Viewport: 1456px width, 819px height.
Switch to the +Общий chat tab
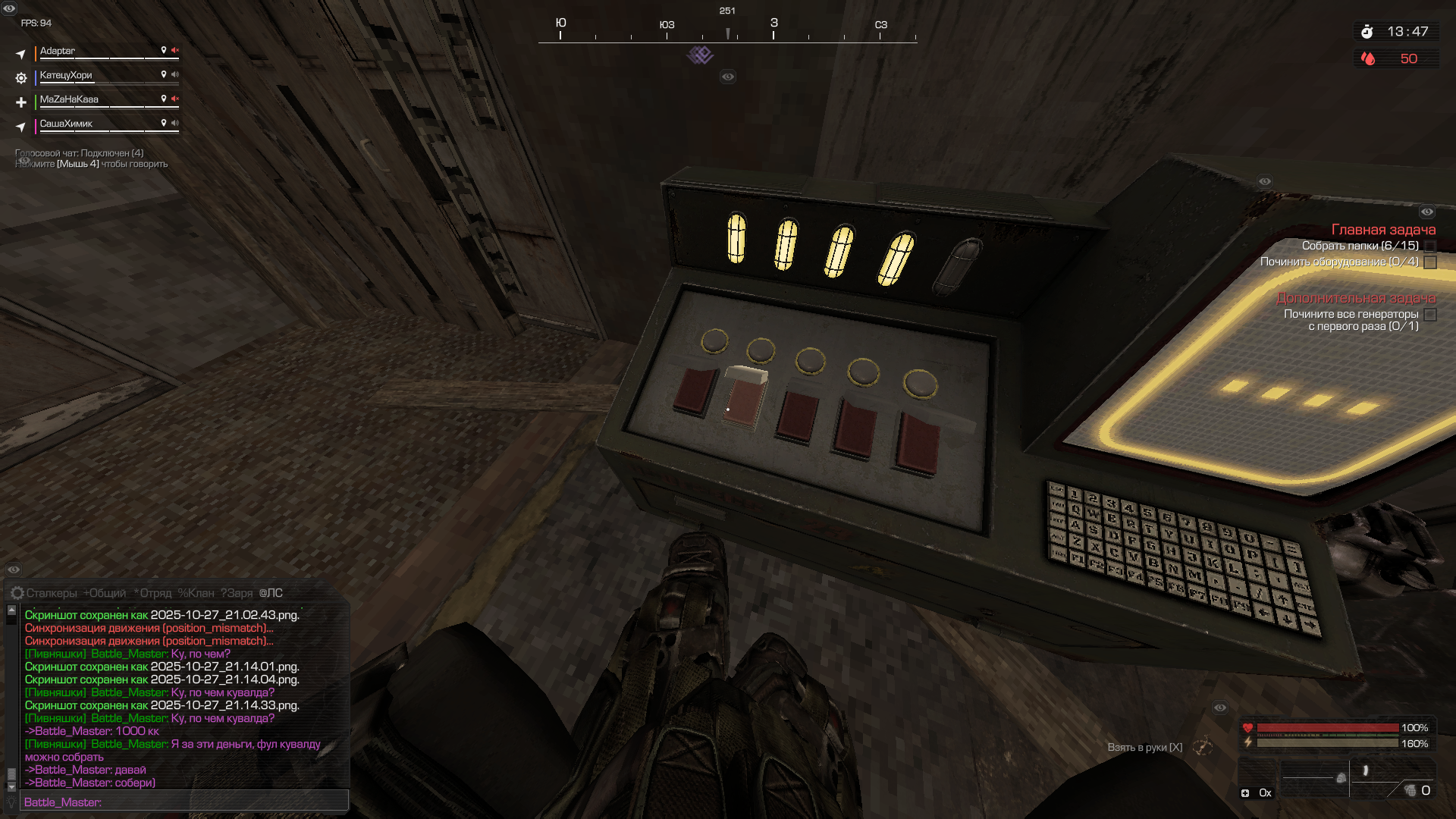click(x=105, y=593)
